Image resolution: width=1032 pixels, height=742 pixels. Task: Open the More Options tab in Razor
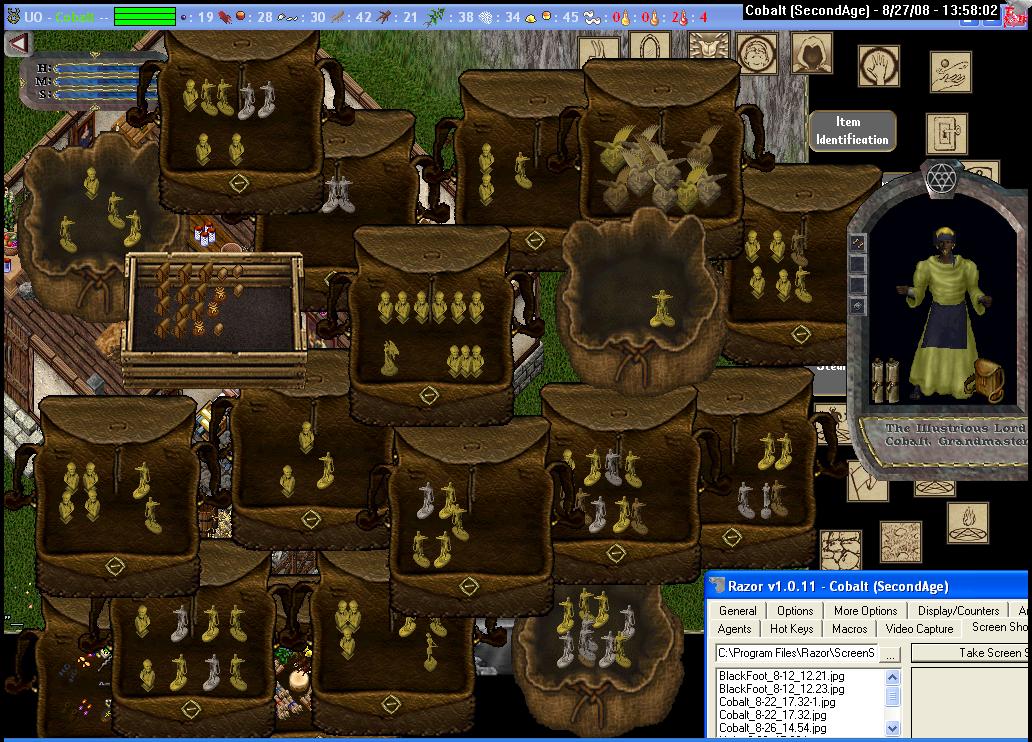865,610
